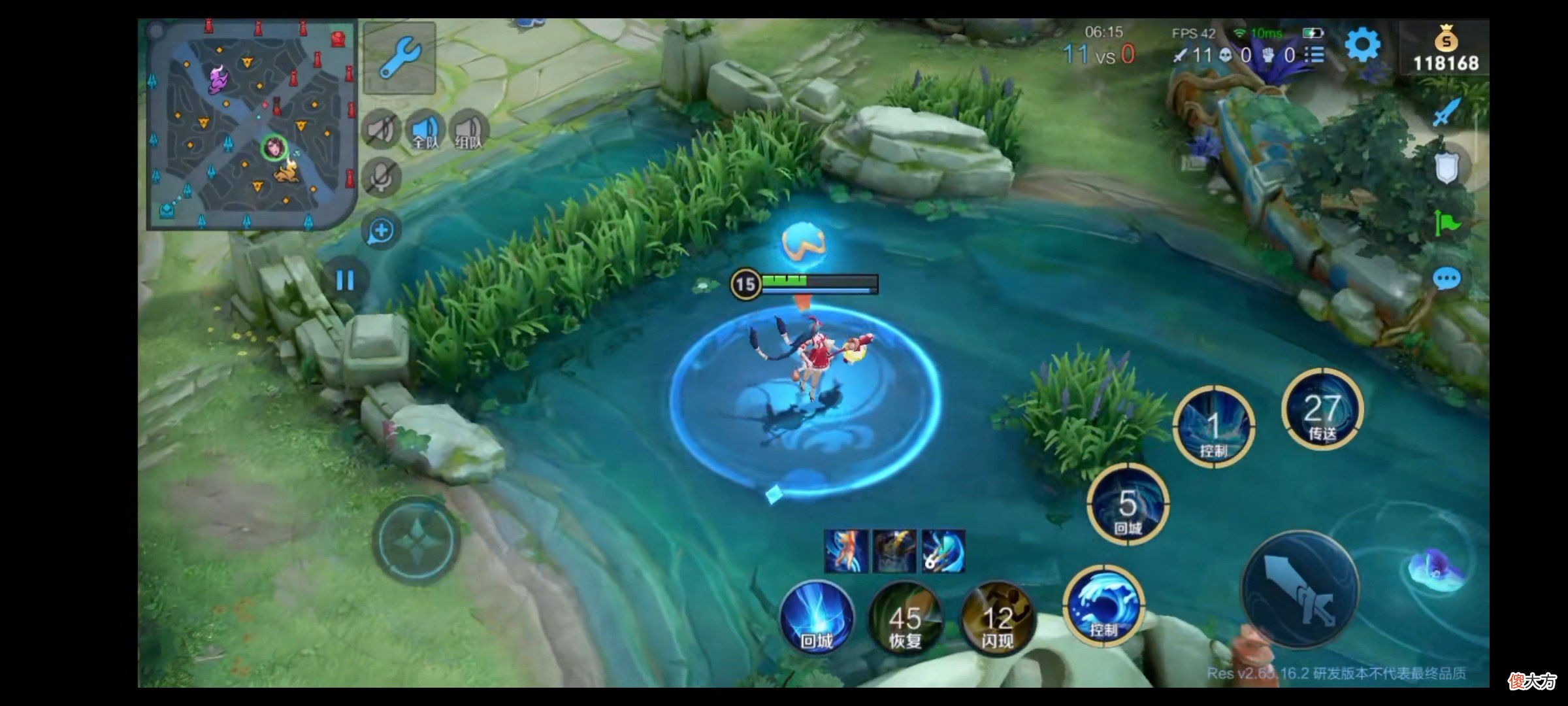Select the 回城 skill showing 5
This screenshot has width=1568, height=706.
(1128, 504)
